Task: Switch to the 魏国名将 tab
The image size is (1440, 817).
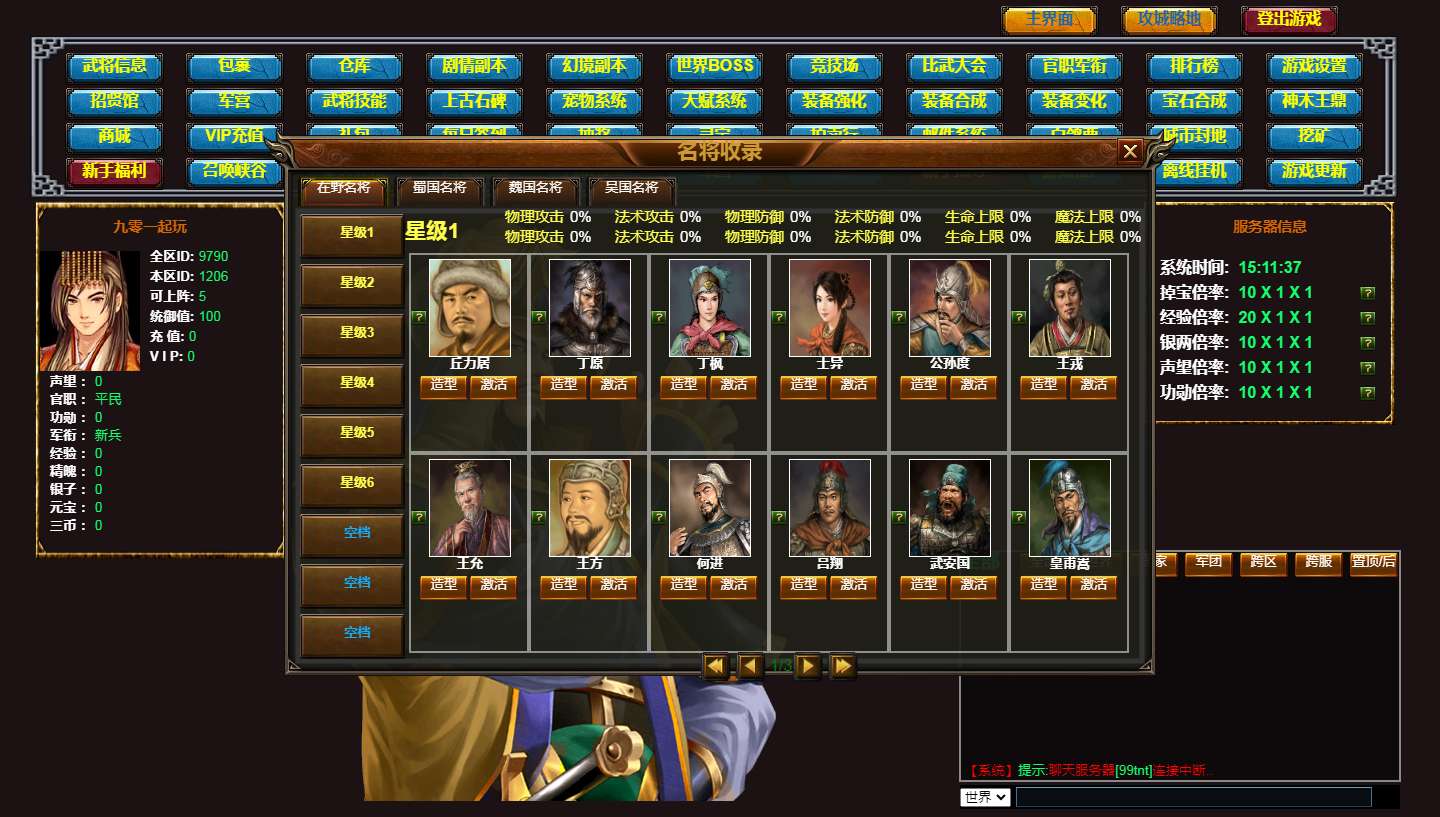Action: (x=535, y=188)
